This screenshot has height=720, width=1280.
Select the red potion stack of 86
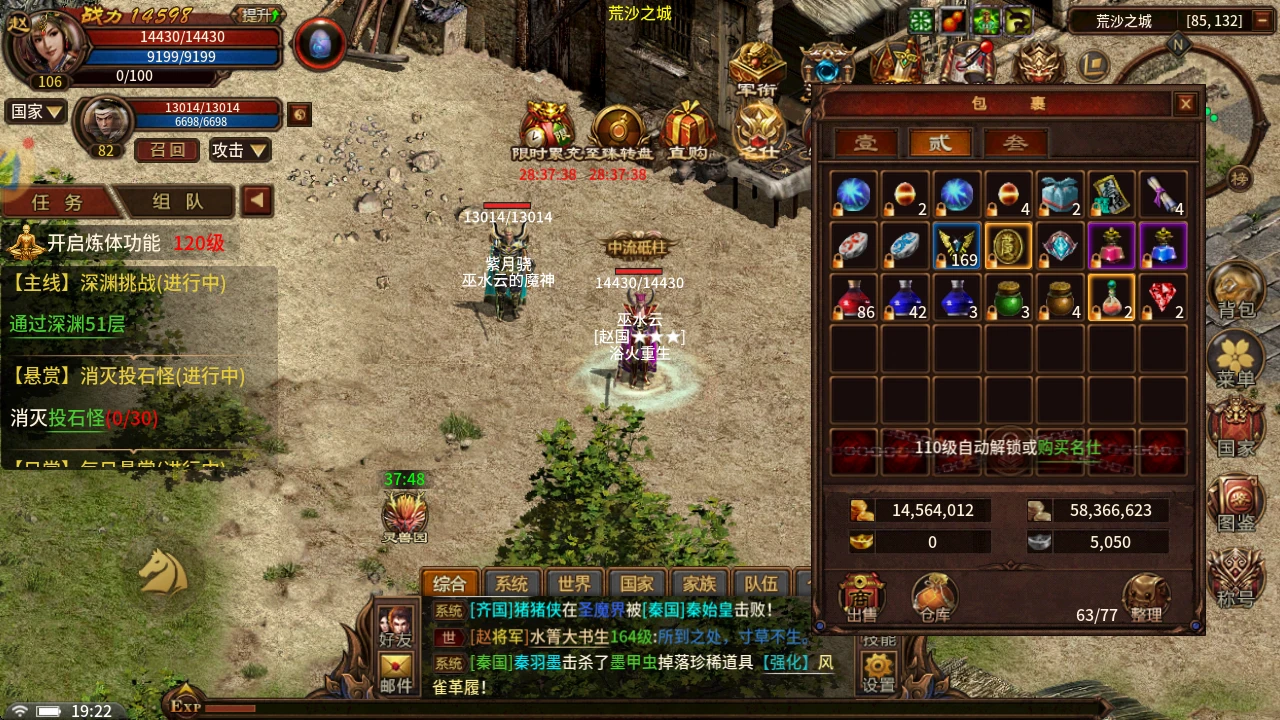pos(853,297)
